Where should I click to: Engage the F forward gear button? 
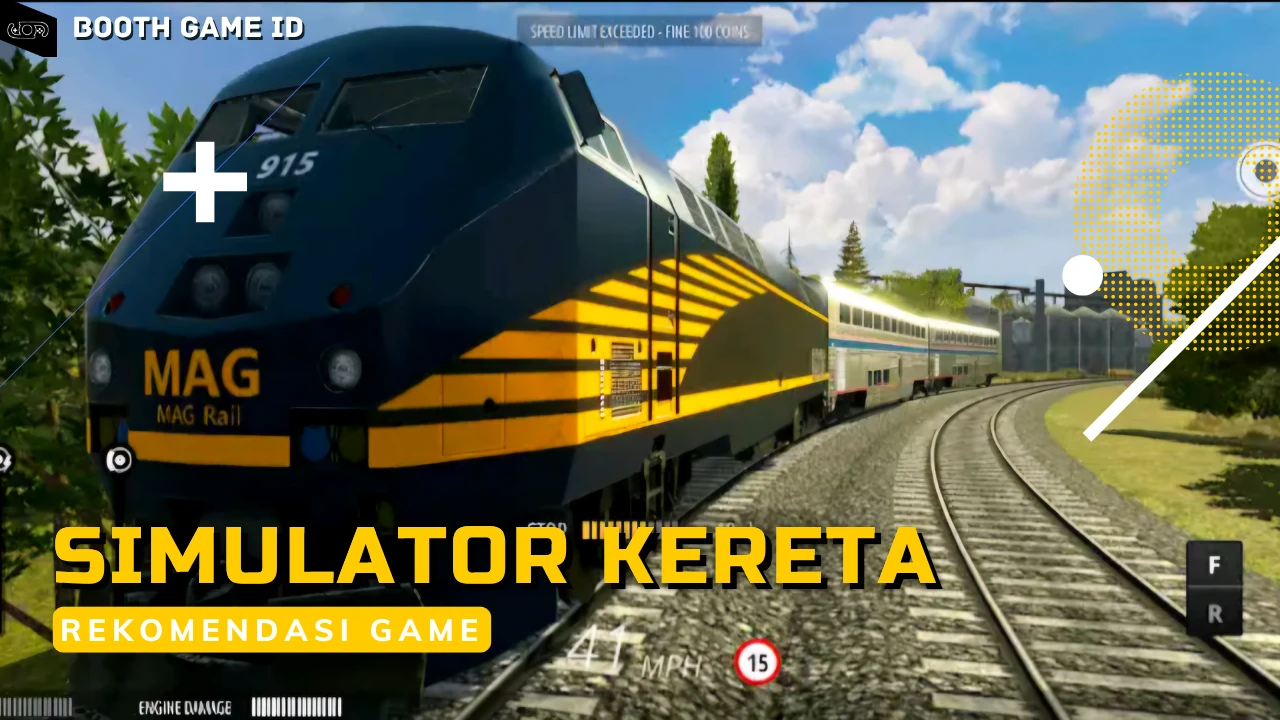(1214, 566)
